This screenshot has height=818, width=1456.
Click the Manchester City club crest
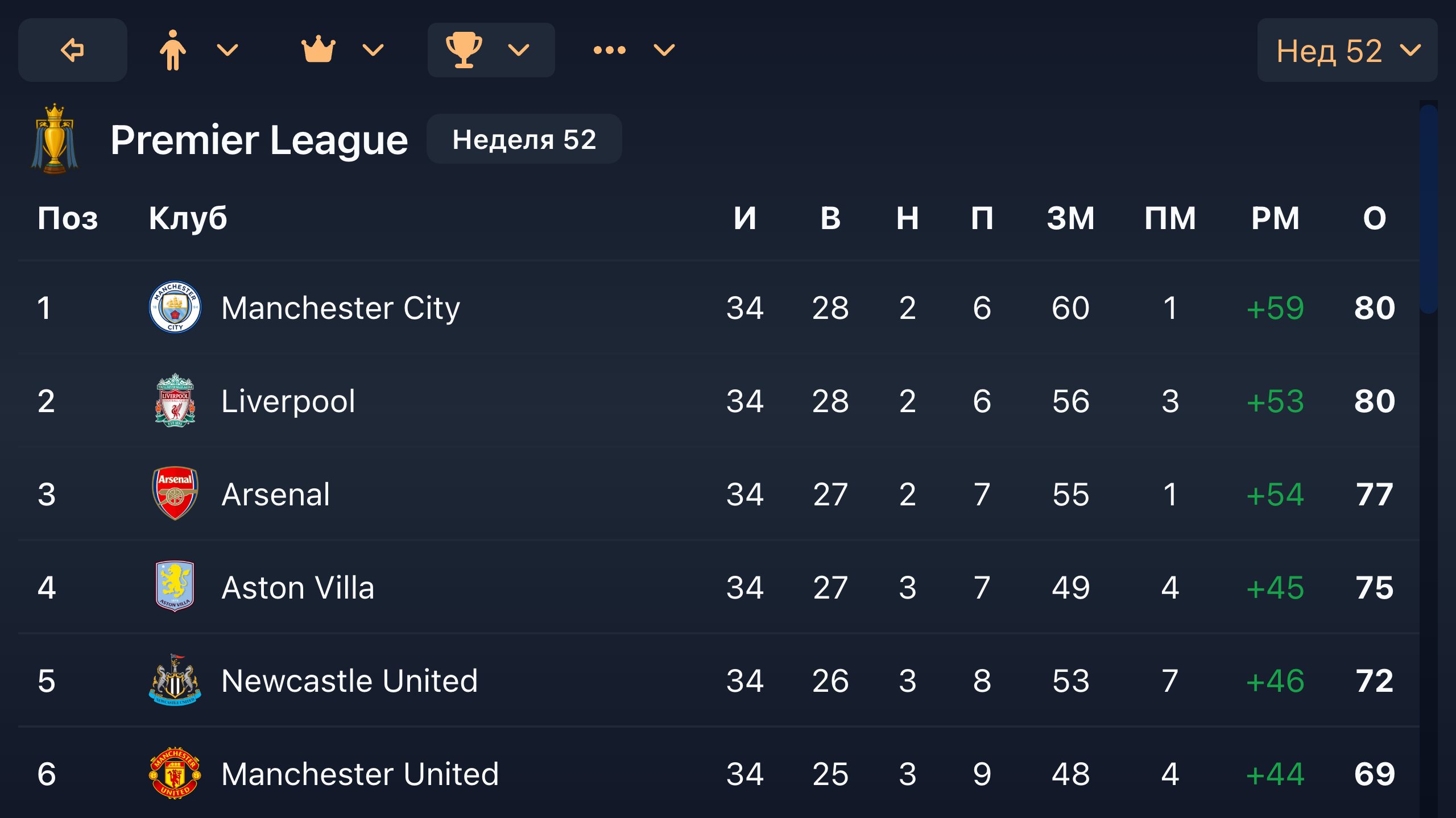(x=175, y=307)
